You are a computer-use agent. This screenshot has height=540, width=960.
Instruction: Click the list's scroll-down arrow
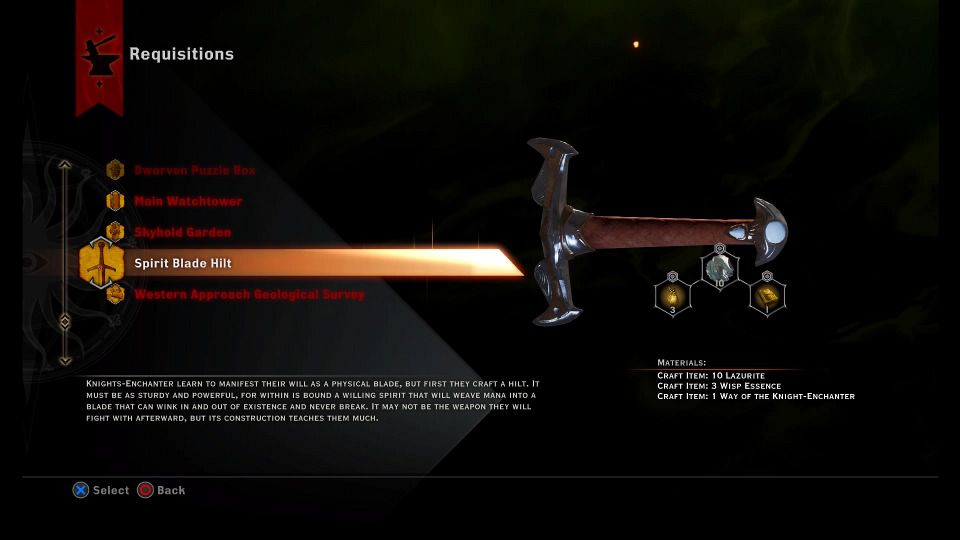pos(65,360)
